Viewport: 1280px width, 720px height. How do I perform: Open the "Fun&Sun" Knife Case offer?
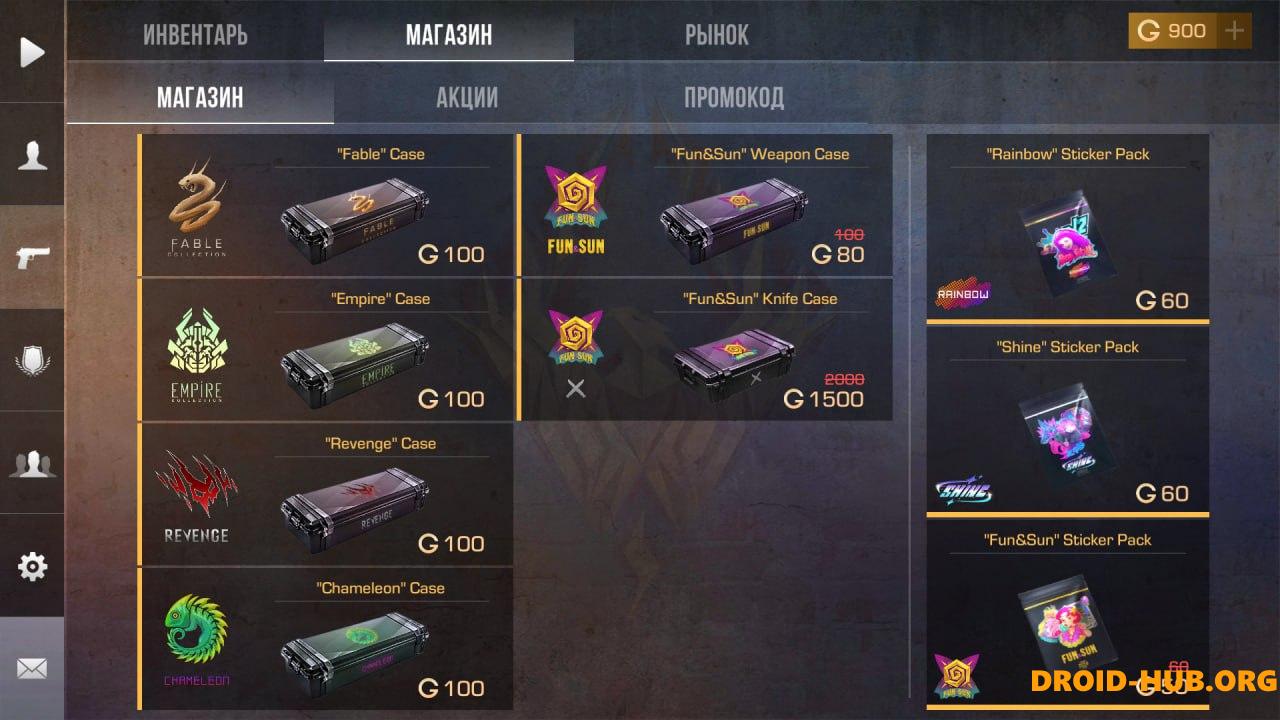click(x=706, y=350)
